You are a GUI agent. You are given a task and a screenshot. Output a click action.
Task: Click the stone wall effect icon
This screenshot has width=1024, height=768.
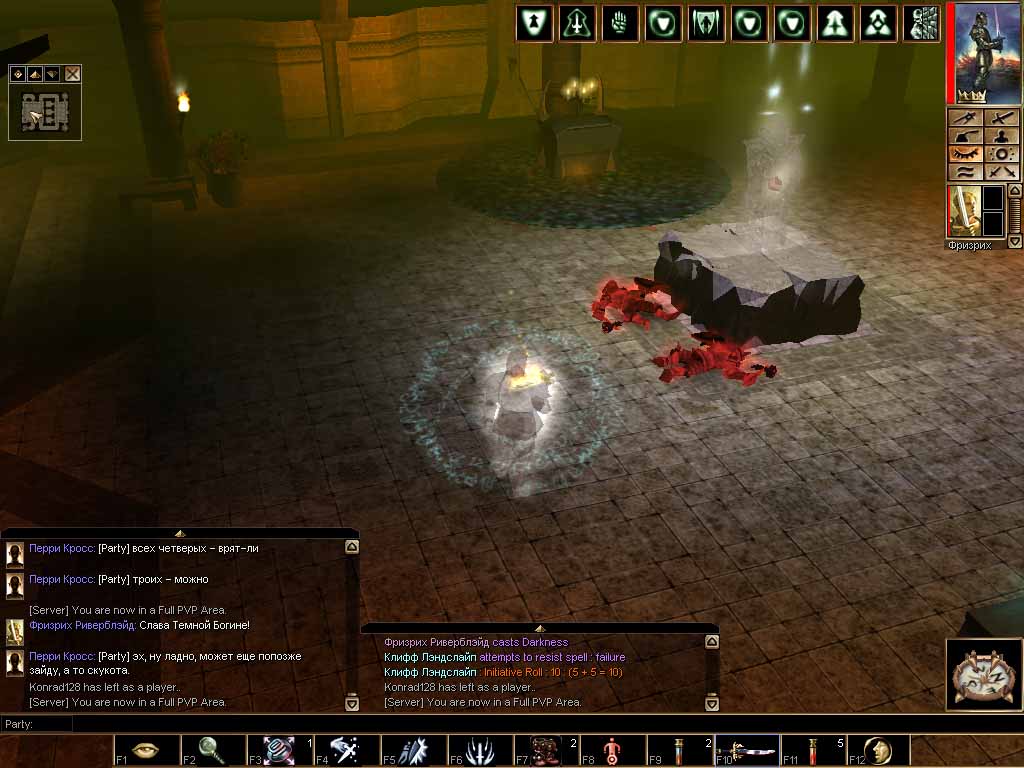coord(923,23)
